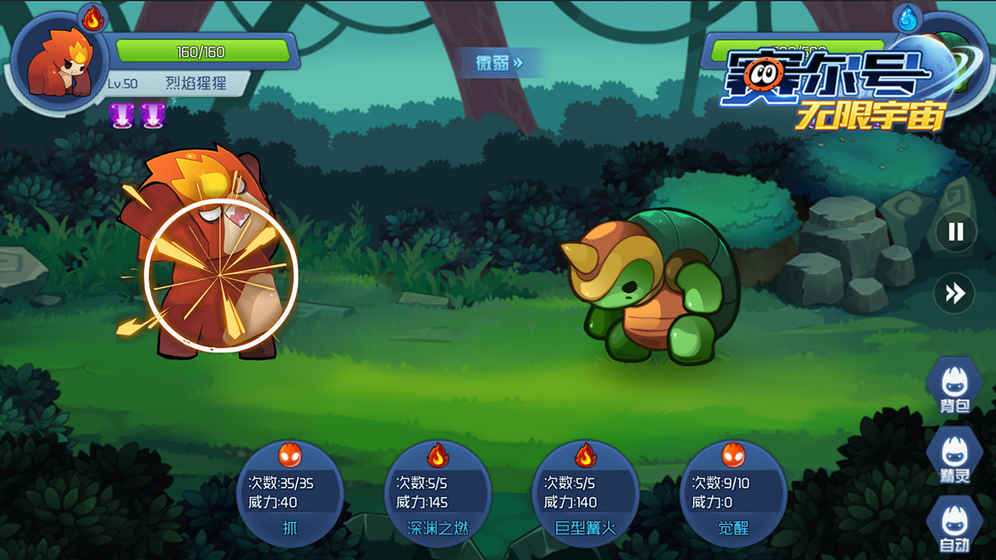Tap the 烈焰猩猩 portrait
Screen dimensions: 996x560
point(59,59)
